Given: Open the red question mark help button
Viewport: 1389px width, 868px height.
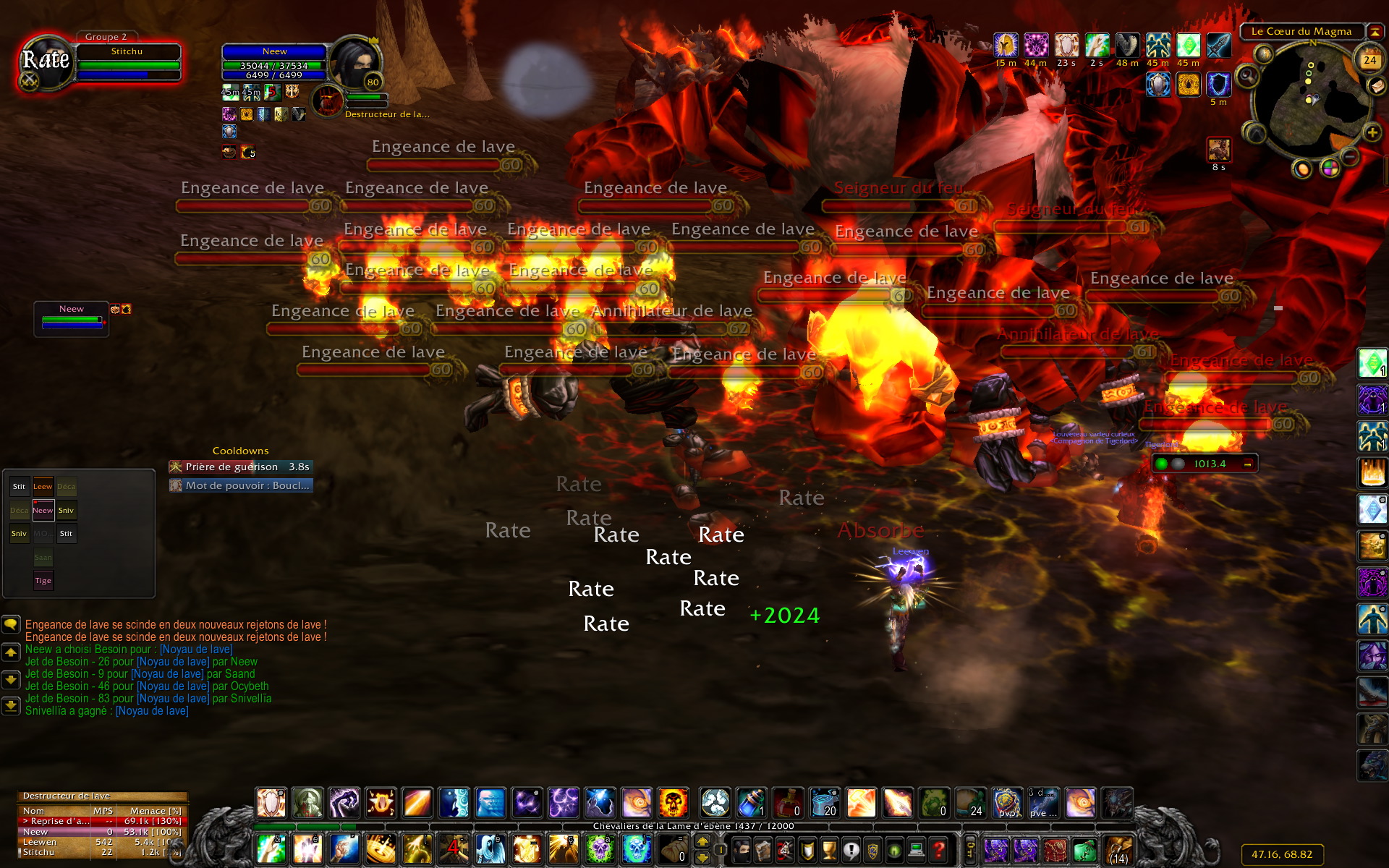Looking at the screenshot, I should click(x=939, y=849).
